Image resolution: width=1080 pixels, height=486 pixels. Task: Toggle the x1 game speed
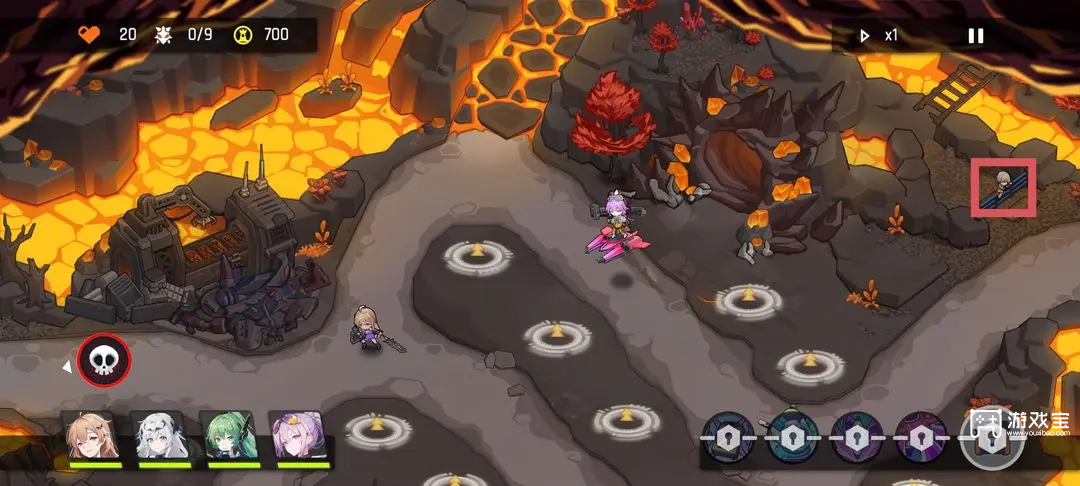click(x=879, y=36)
